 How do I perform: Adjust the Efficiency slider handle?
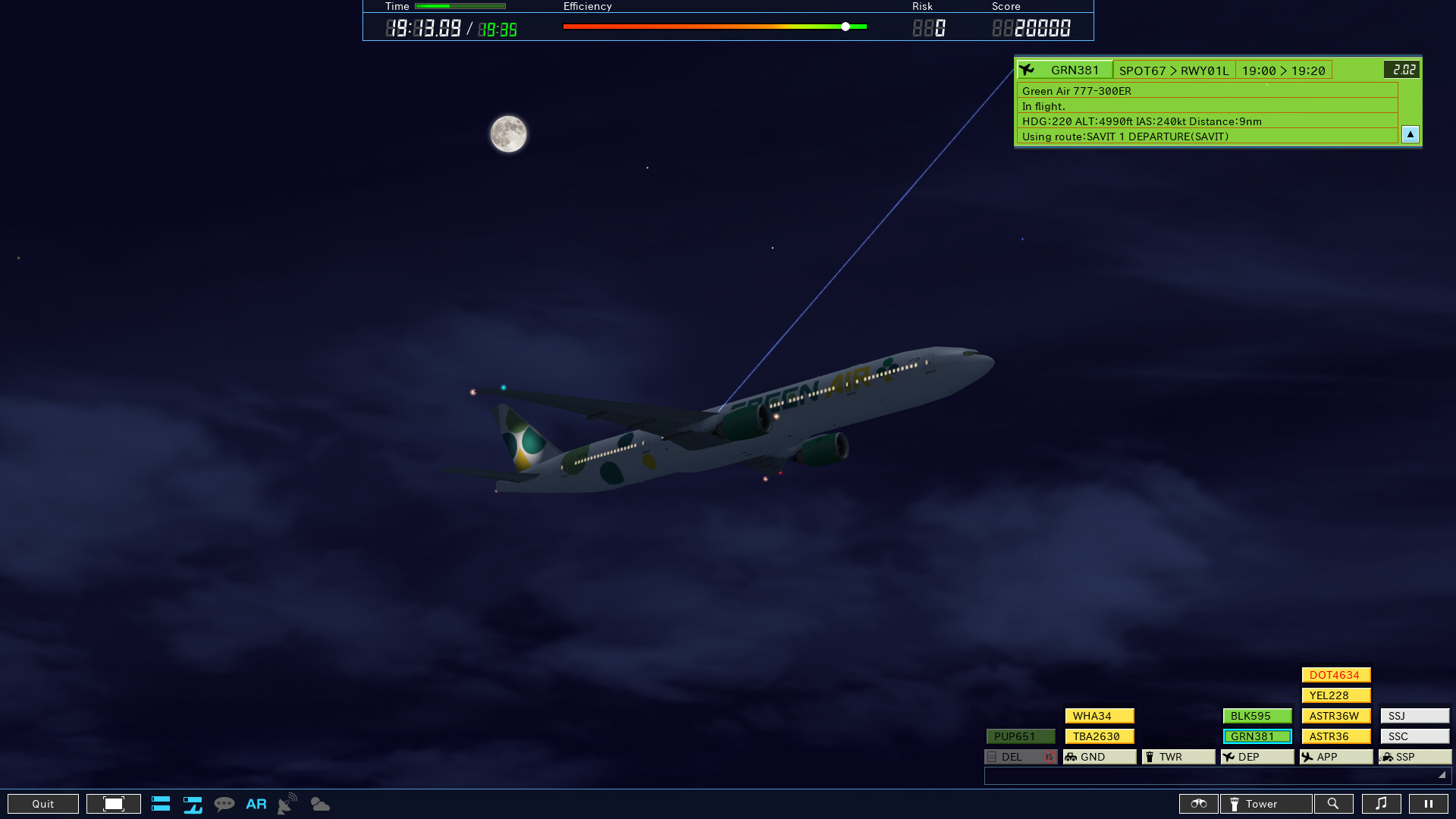(844, 26)
